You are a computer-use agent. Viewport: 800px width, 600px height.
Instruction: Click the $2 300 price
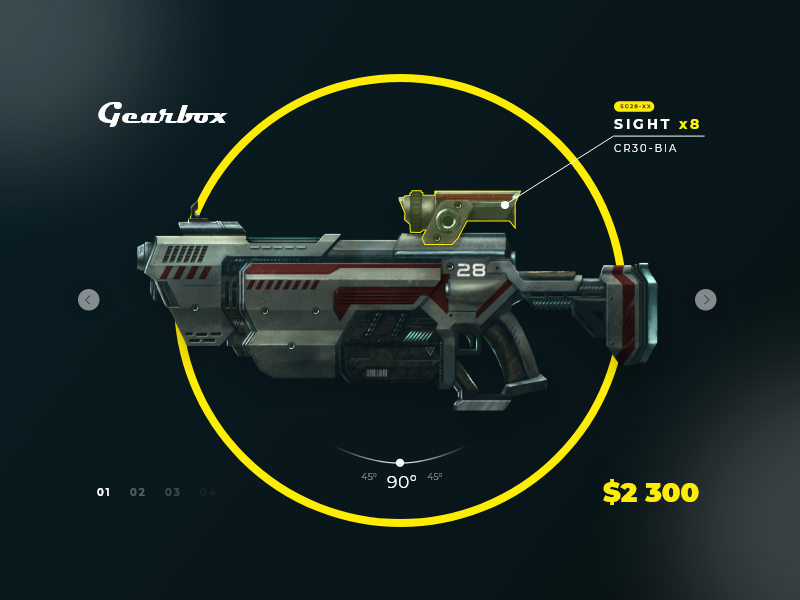click(x=651, y=492)
